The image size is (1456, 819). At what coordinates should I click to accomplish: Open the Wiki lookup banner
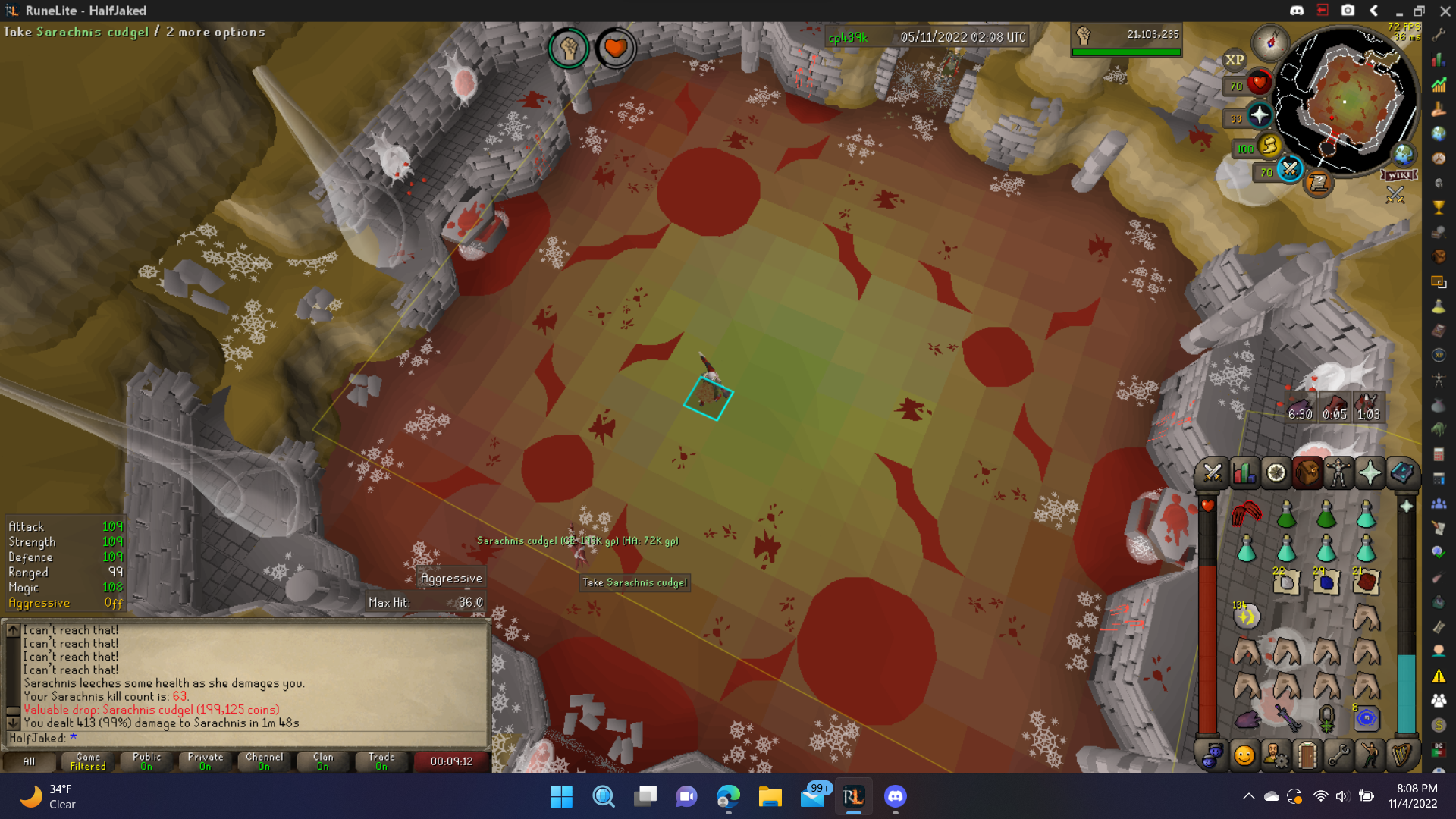click(1399, 175)
